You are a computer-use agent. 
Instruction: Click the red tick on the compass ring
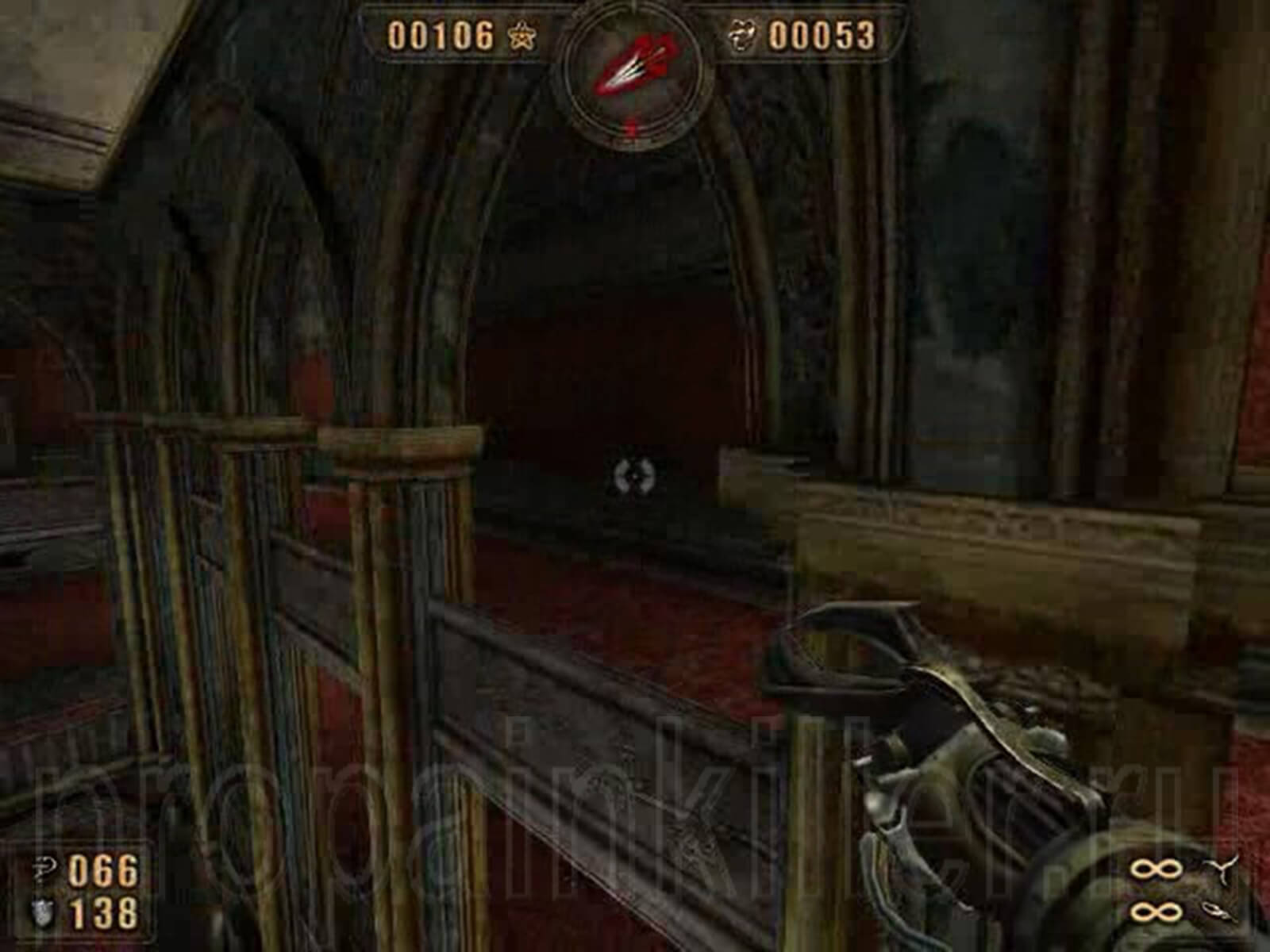[x=631, y=127]
